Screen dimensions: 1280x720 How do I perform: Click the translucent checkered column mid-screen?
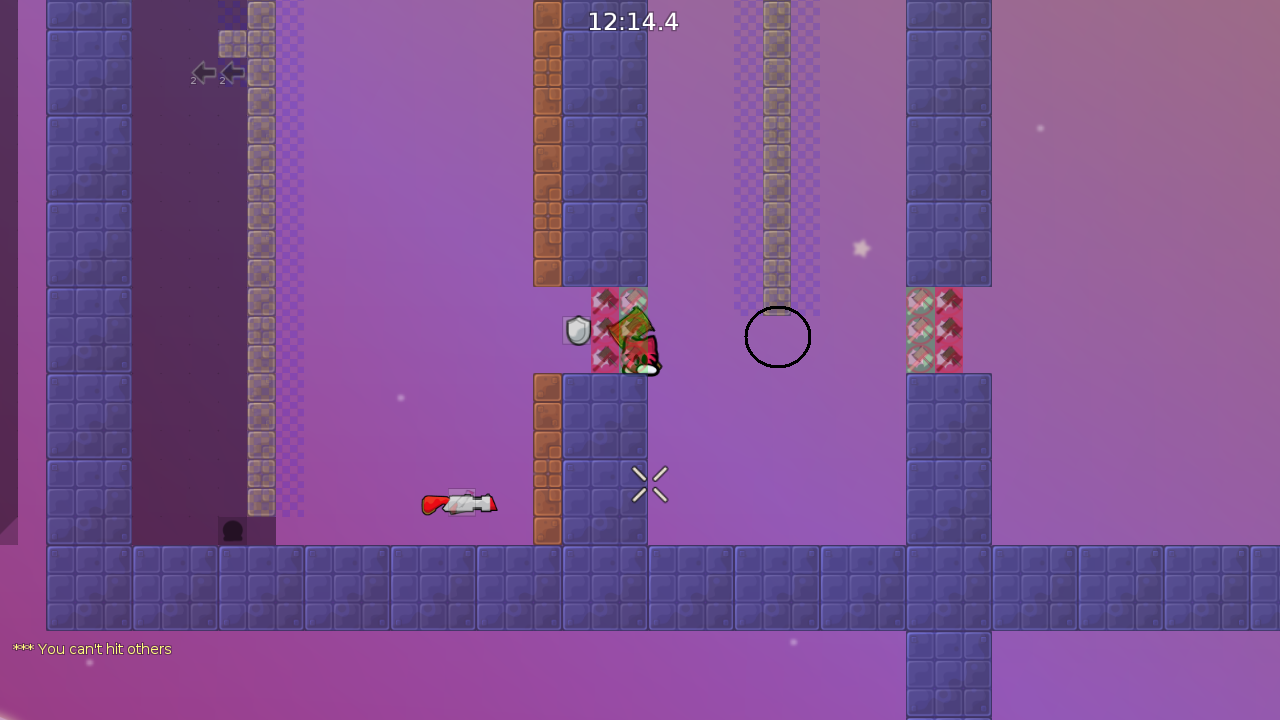pos(778,150)
